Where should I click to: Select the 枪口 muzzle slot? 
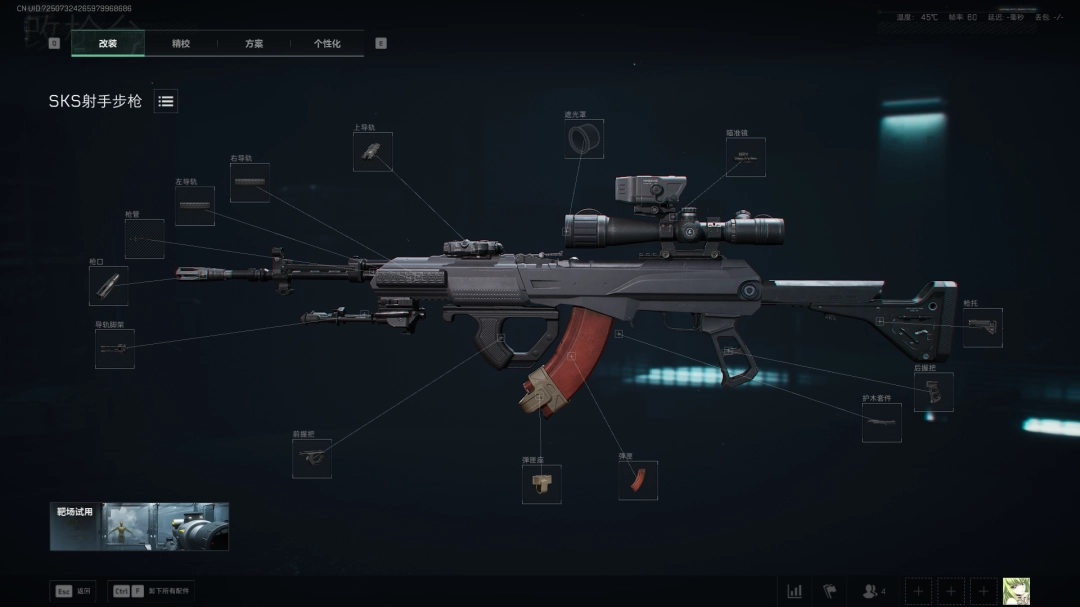click(x=108, y=286)
